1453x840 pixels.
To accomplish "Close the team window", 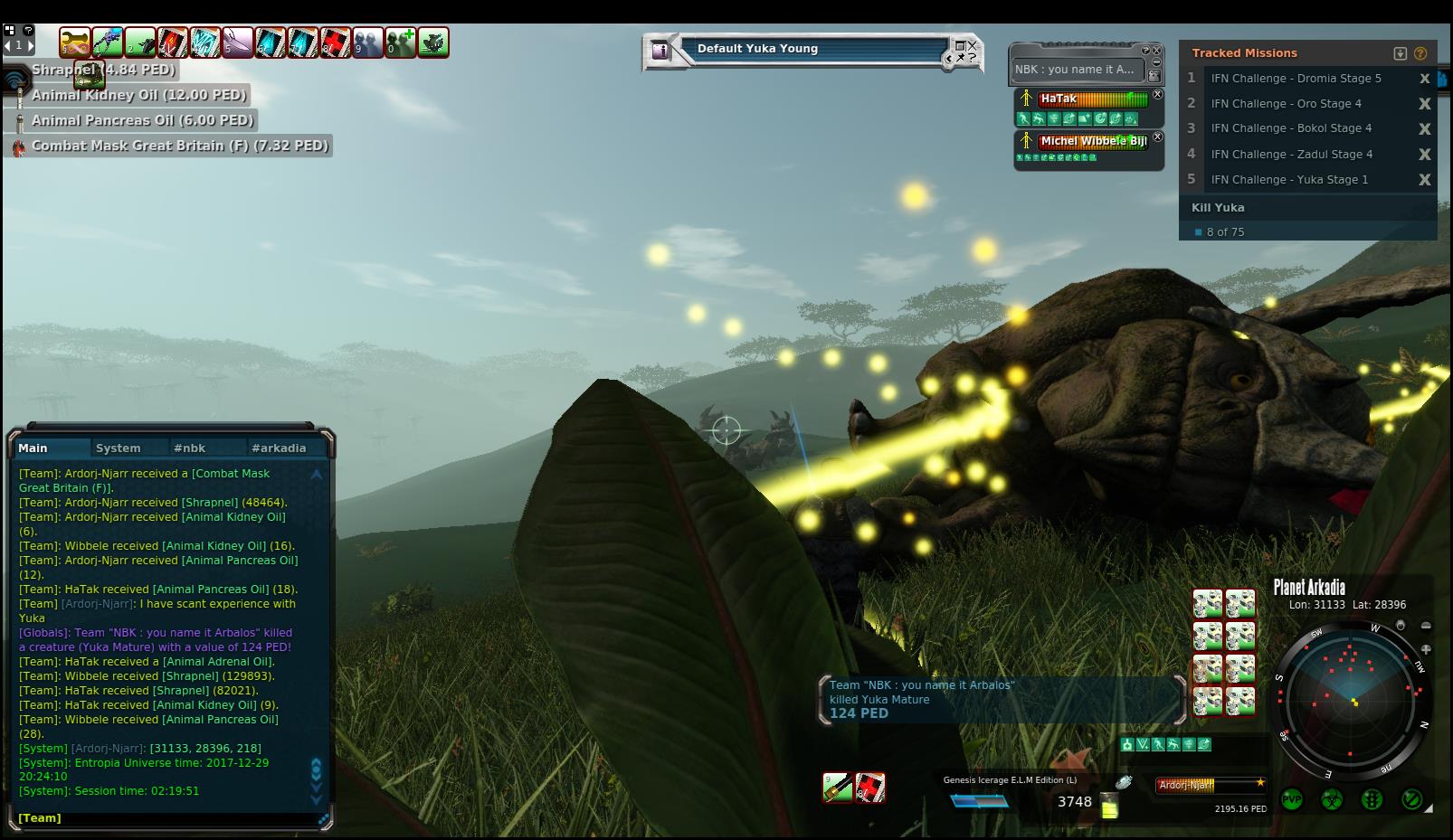I will pos(1156,52).
